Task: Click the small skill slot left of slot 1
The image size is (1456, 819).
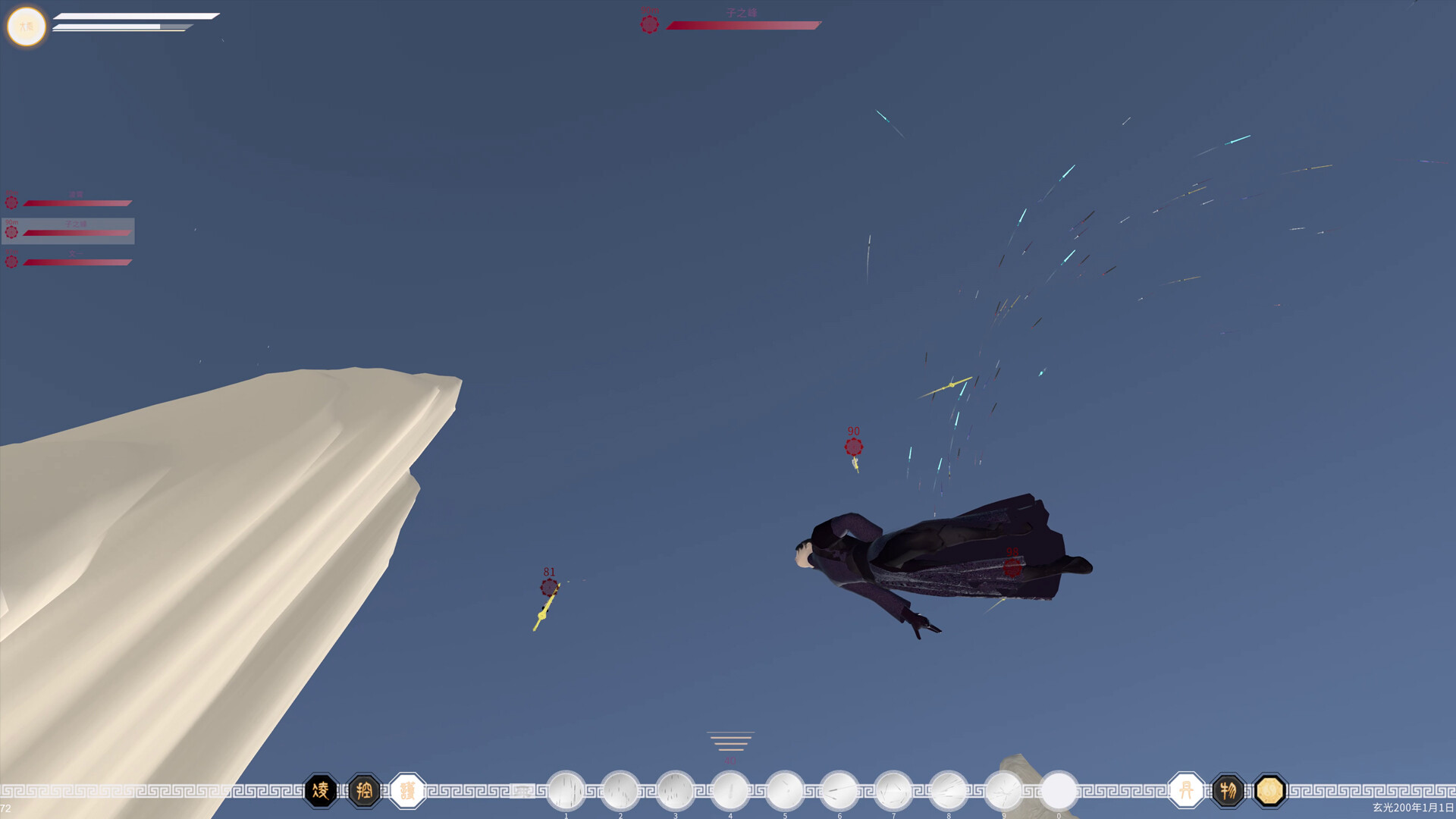Action: 523,791
